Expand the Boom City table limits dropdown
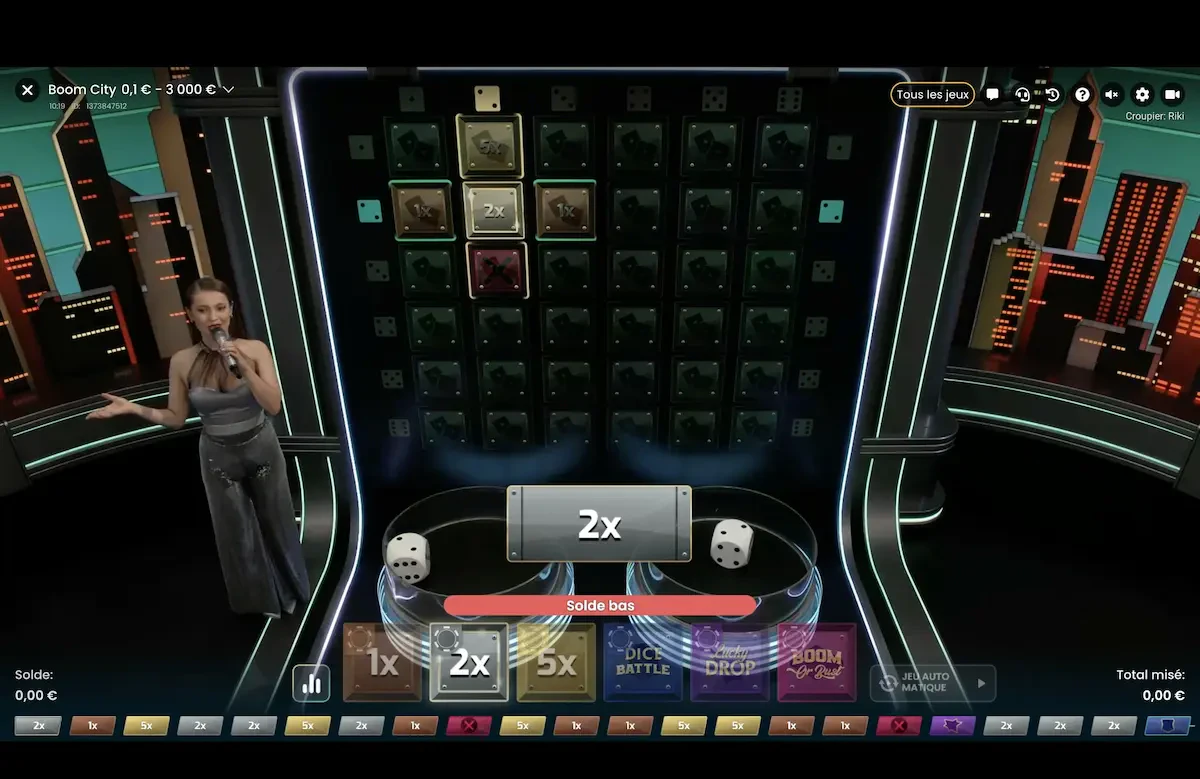This screenshot has width=1200, height=779. pos(228,90)
